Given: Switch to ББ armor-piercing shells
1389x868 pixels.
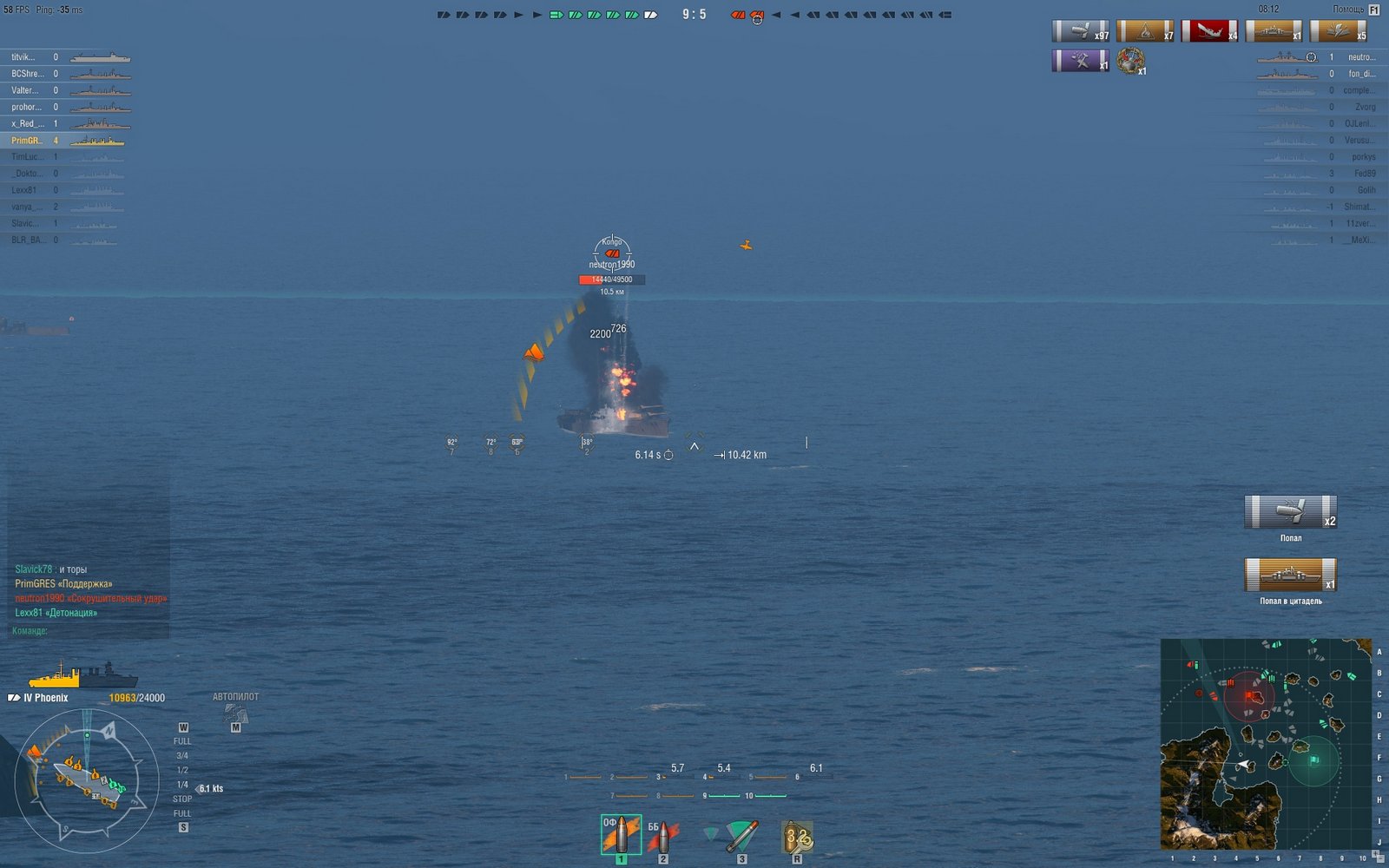Looking at the screenshot, I should (x=662, y=837).
